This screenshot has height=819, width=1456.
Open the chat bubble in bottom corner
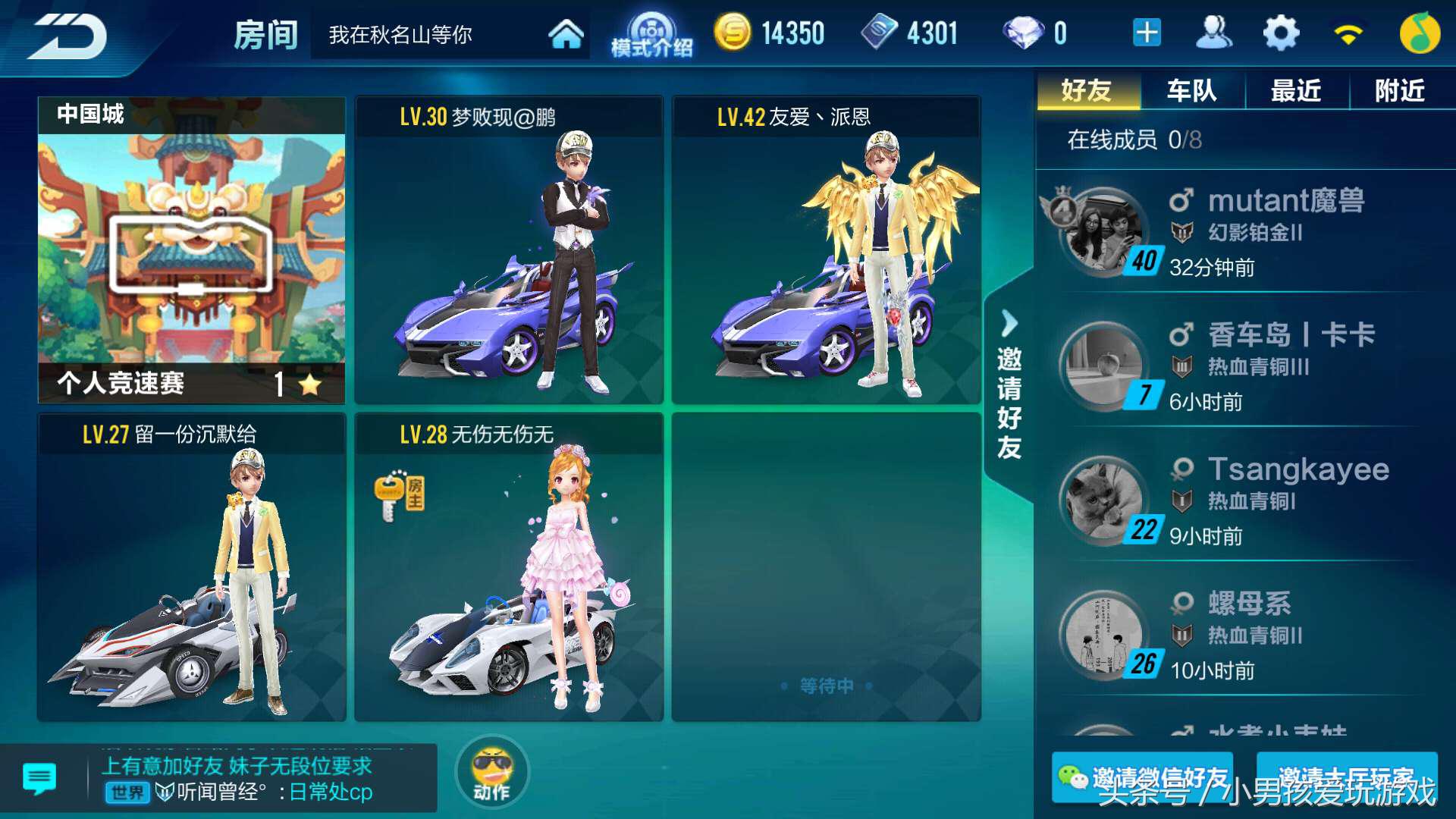[38, 776]
